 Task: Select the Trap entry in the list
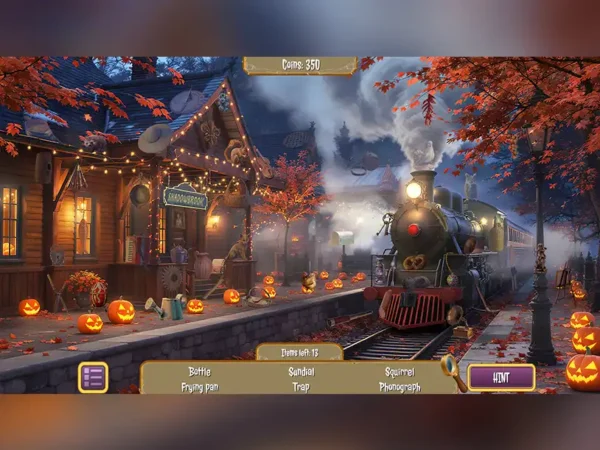pyautogui.click(x=300, y=386)
